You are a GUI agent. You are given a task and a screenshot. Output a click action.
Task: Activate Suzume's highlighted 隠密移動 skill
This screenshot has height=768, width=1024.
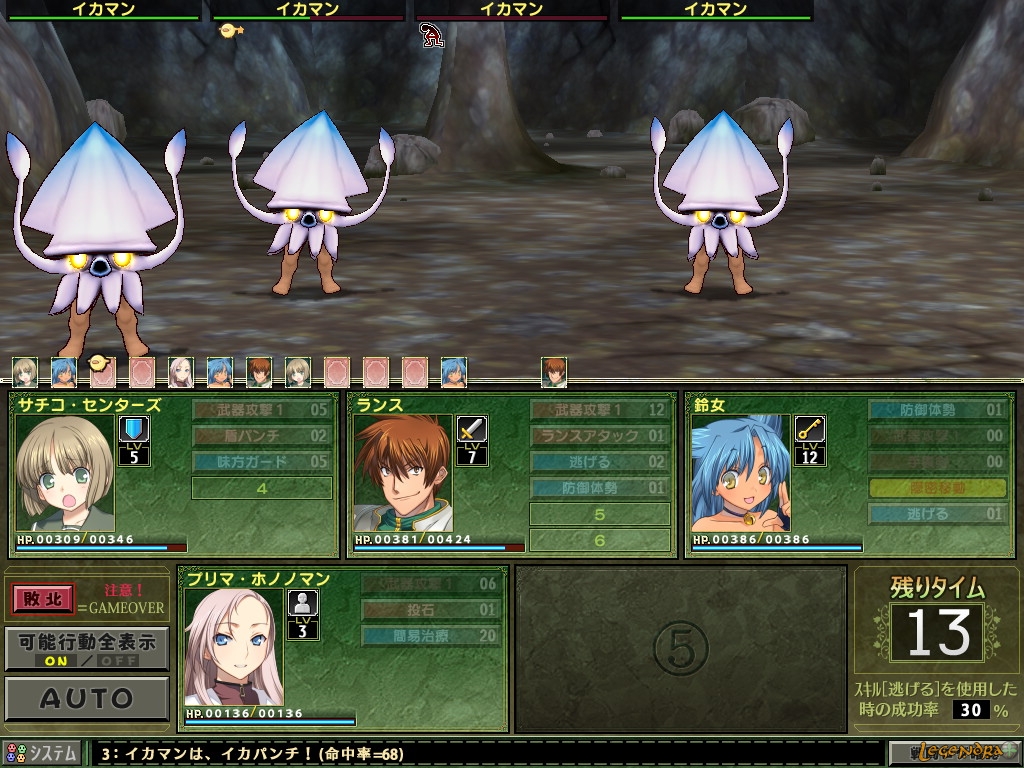937,487
